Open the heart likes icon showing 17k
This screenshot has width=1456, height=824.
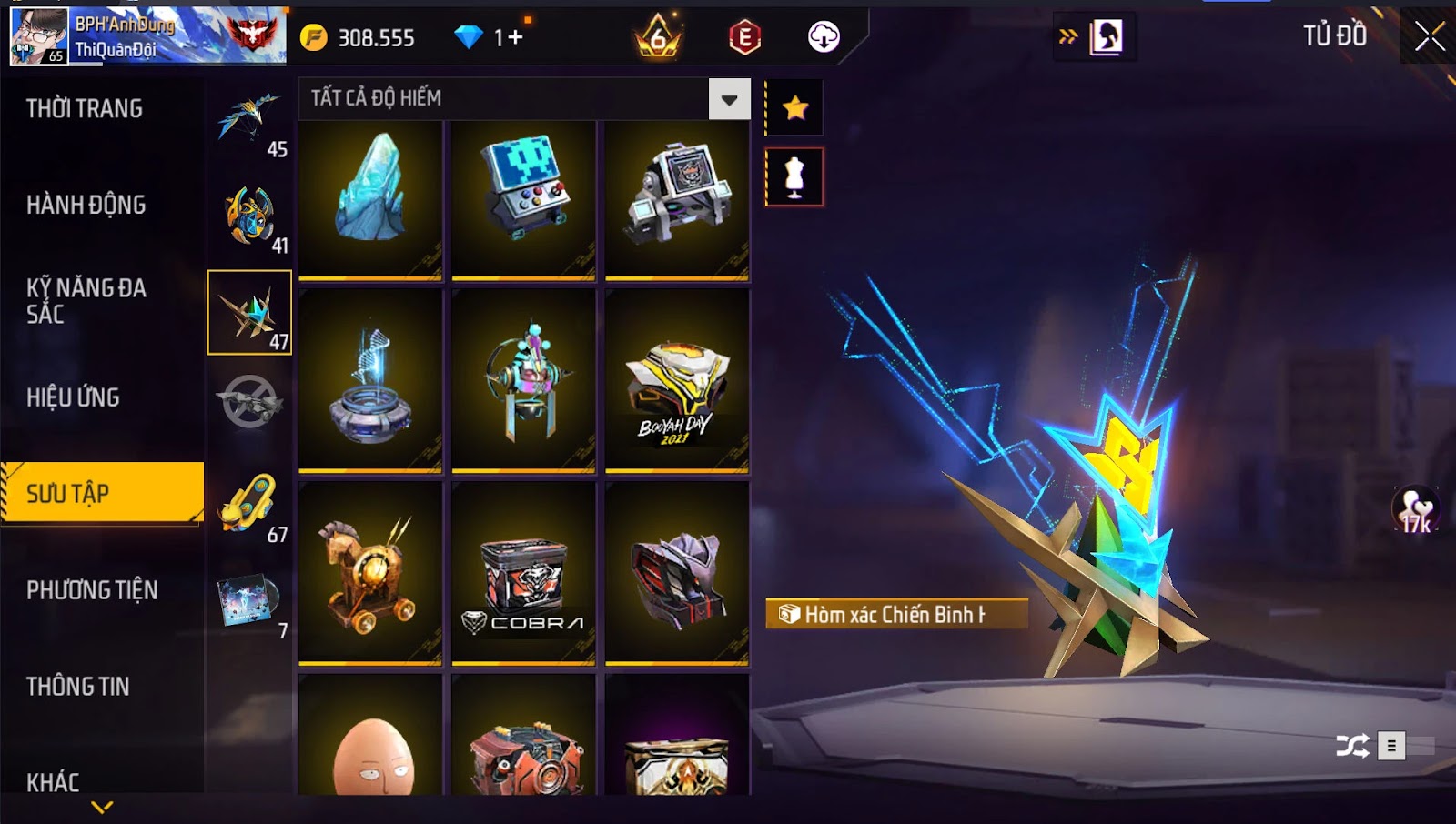[x=1416, y=508]
